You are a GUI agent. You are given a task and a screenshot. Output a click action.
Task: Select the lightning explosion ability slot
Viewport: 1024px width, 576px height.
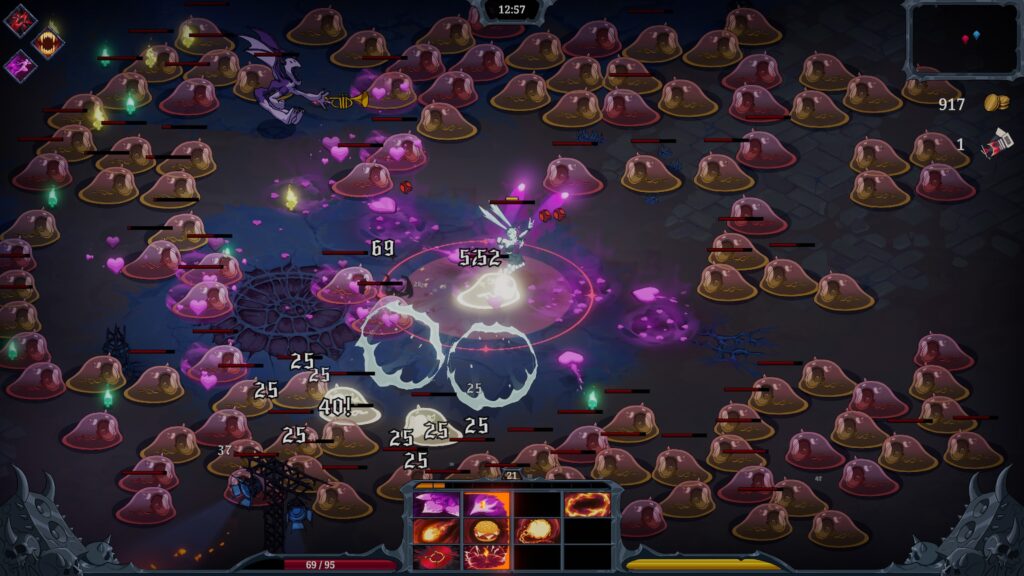coord(486,556)
